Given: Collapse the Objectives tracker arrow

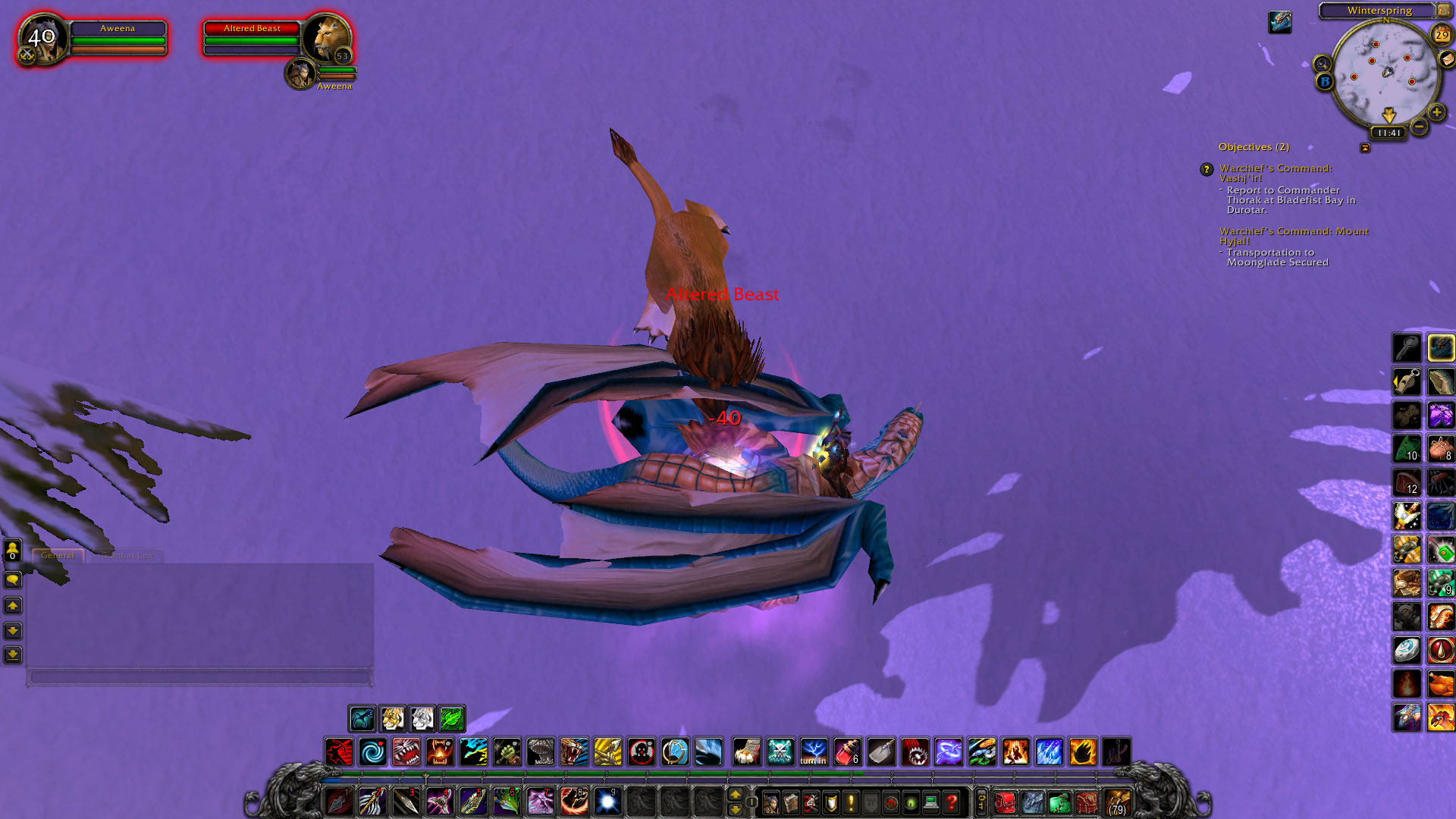Looking at the screenshot, I should click(x=1365, y=148).
